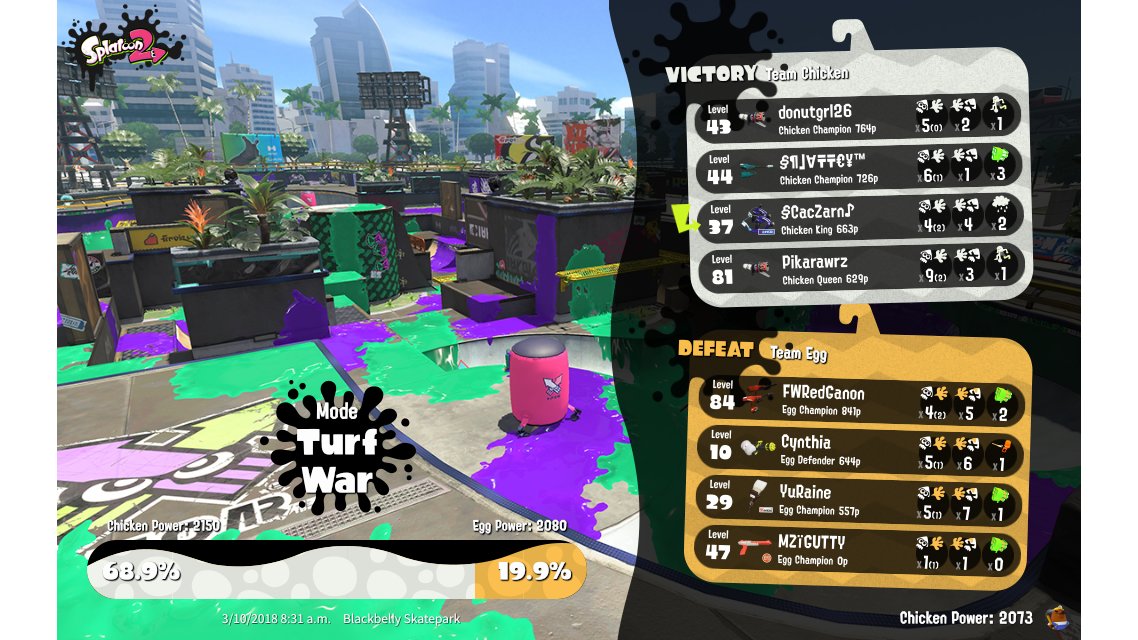Select the level 47 Egg Champion 0p row

860,549
